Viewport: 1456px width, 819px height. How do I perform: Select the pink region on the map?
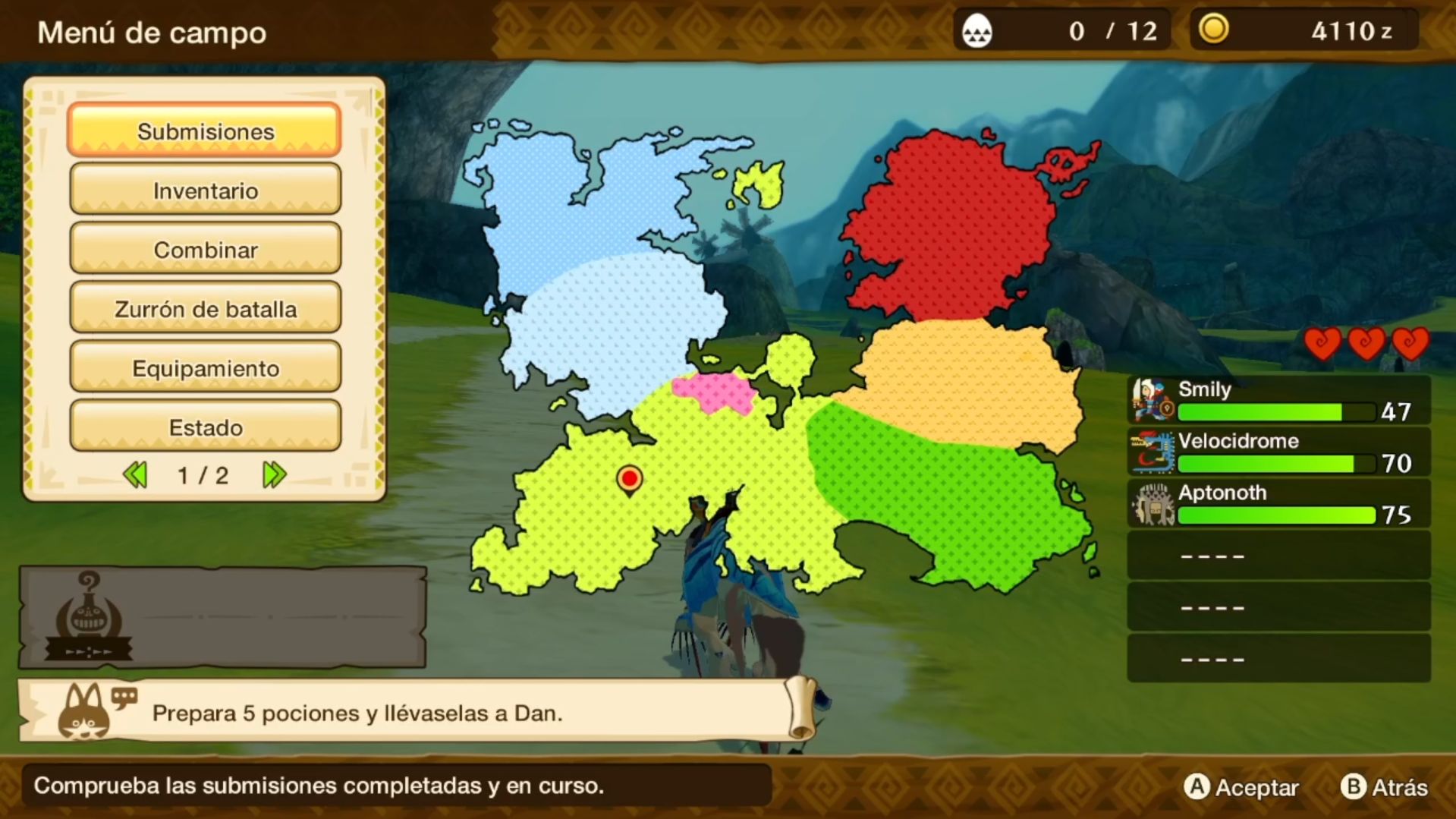click(713, 392)
